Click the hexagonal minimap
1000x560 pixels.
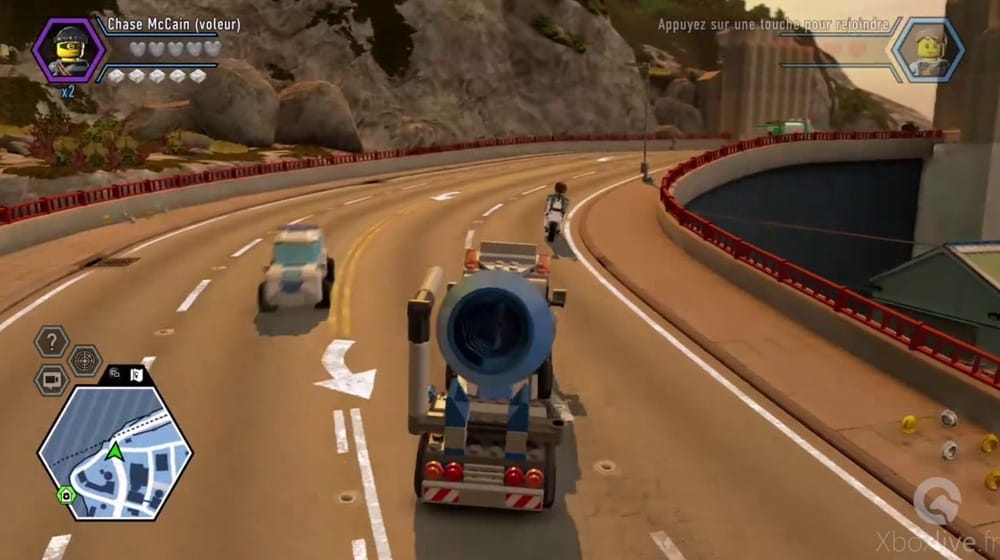(x=115, y=452)
